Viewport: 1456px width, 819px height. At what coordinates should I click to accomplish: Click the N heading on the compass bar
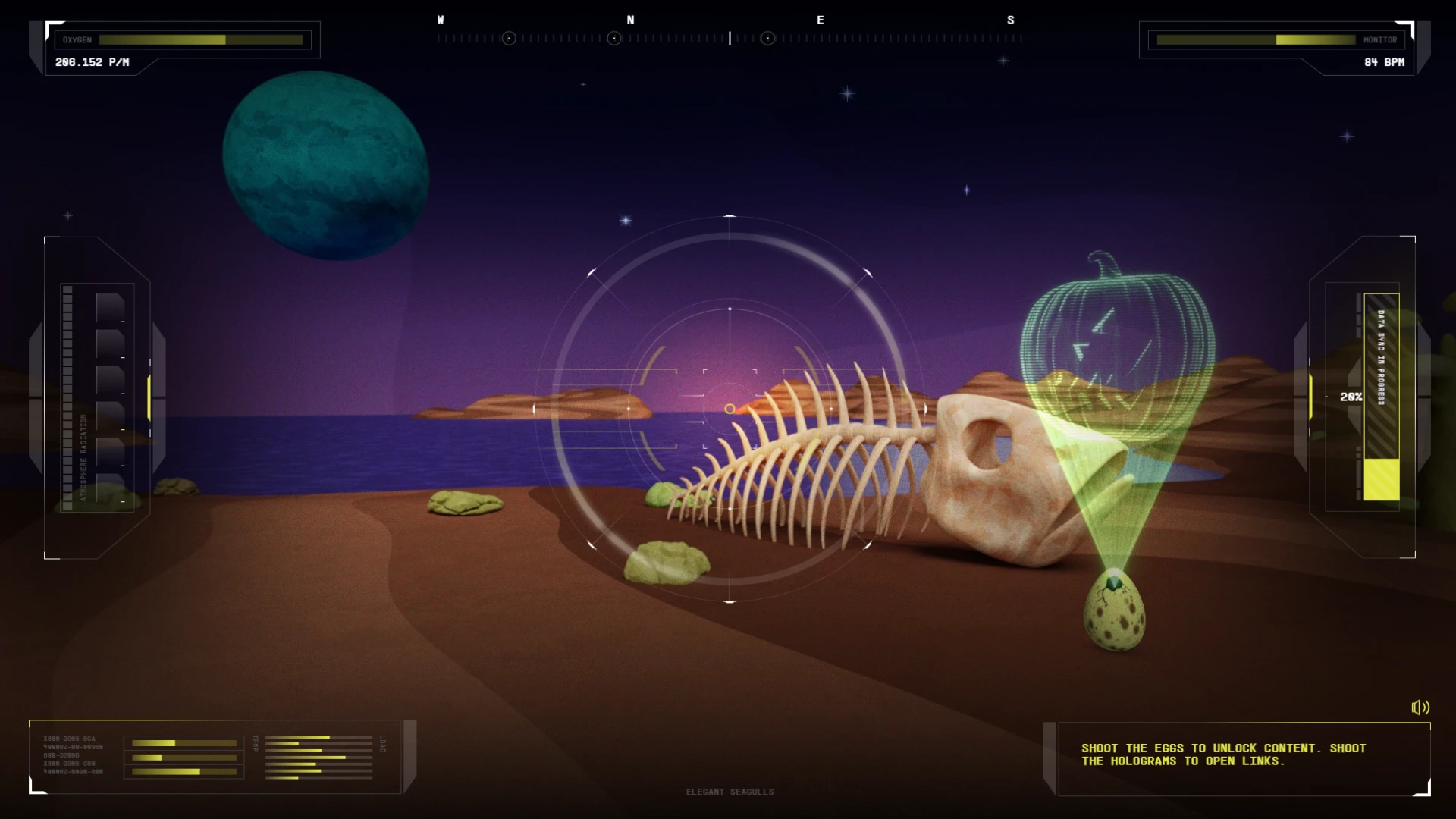pos(632,20)
